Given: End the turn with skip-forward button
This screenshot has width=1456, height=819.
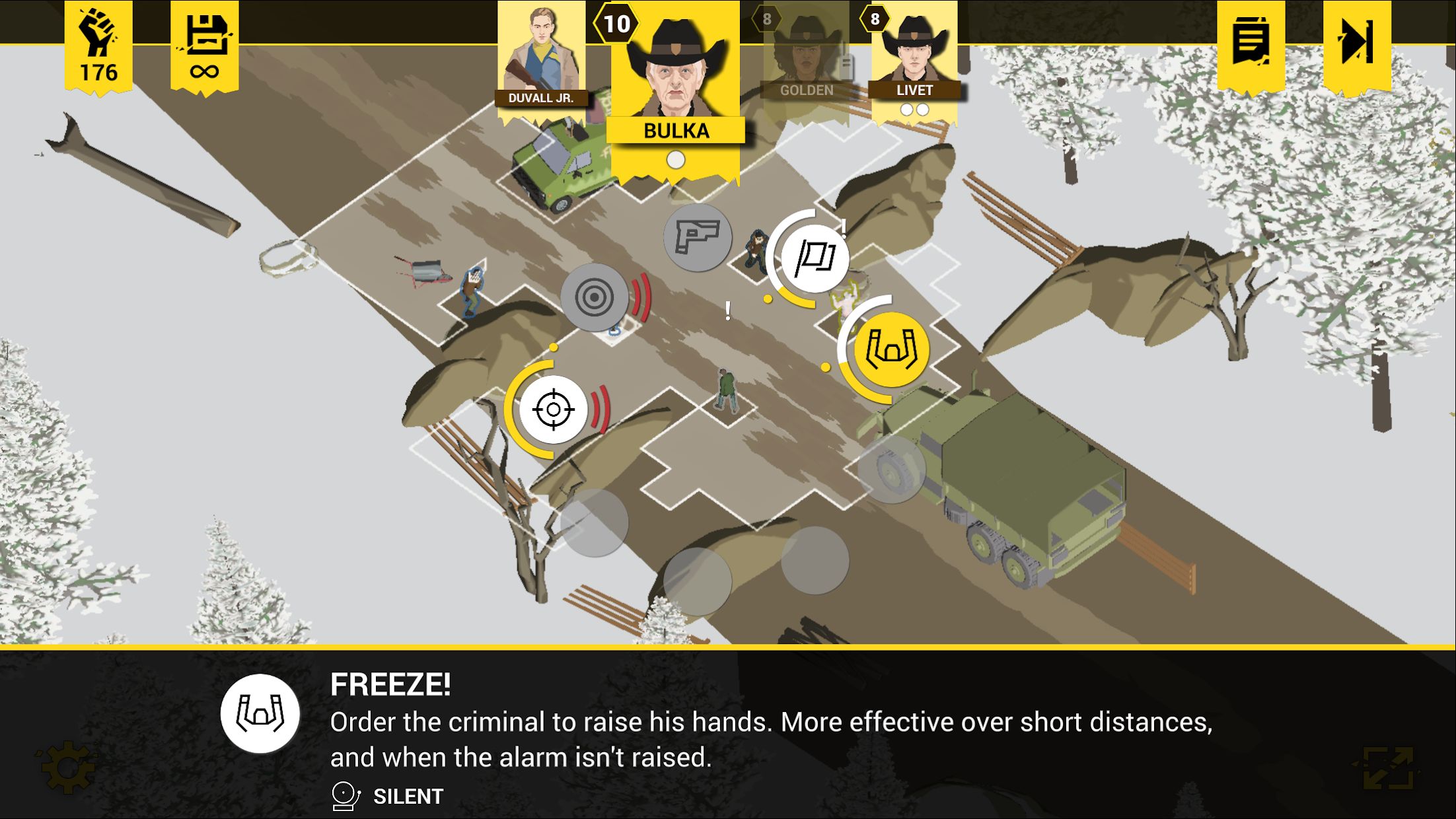Looking at the screenshot, I should coord(1357,43).
